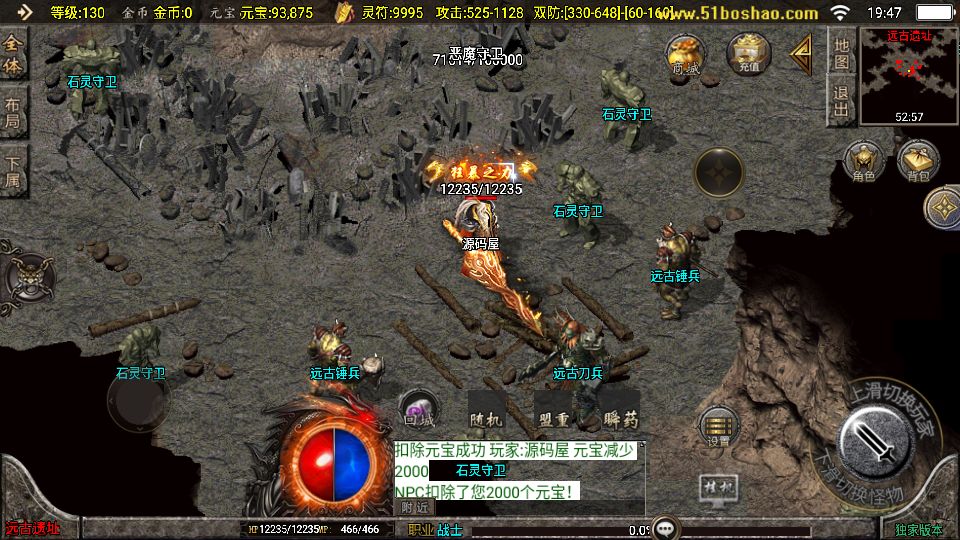The image size is (960, 540).
Task: Open the 充值 recharge chest
Action: (749, 54)
